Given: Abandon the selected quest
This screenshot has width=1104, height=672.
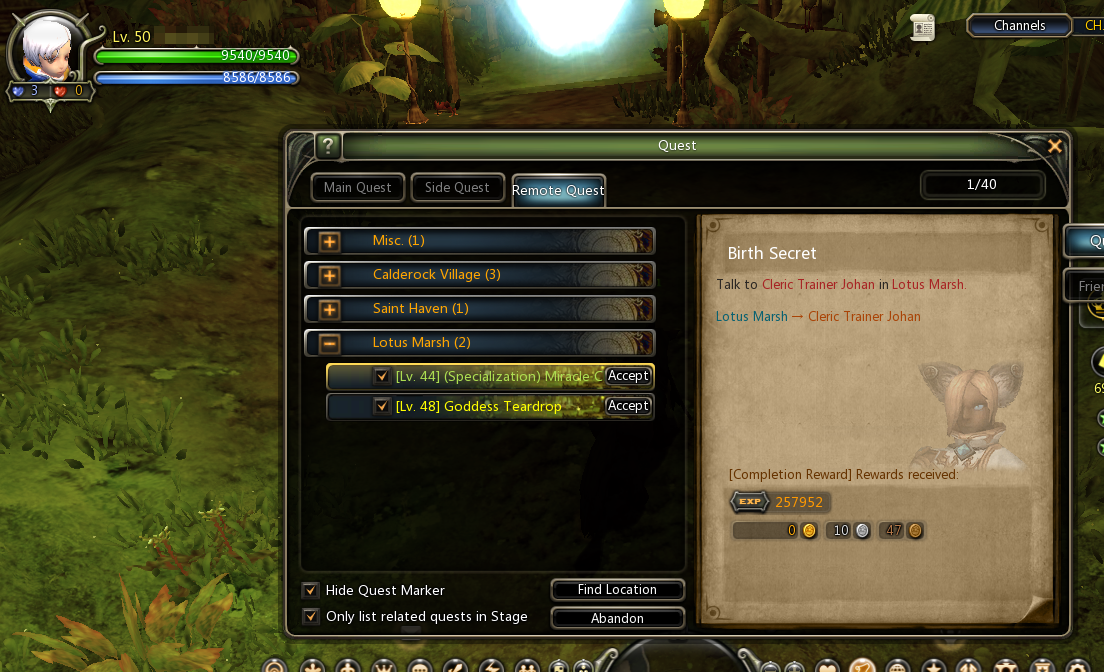Looking at the screenshot, I should pos(617,618).
